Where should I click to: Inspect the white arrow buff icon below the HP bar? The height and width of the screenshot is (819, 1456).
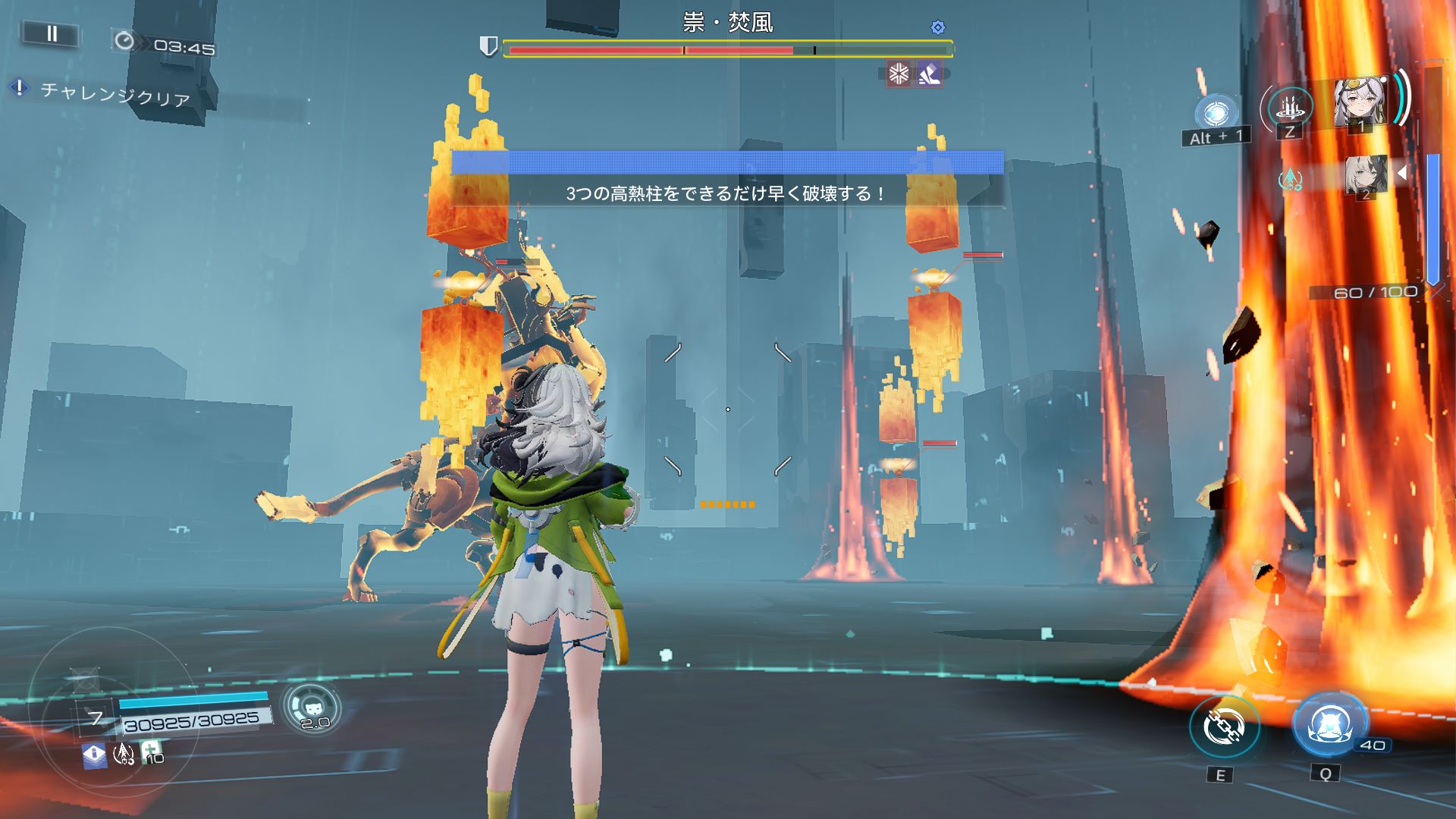[123, 753]
